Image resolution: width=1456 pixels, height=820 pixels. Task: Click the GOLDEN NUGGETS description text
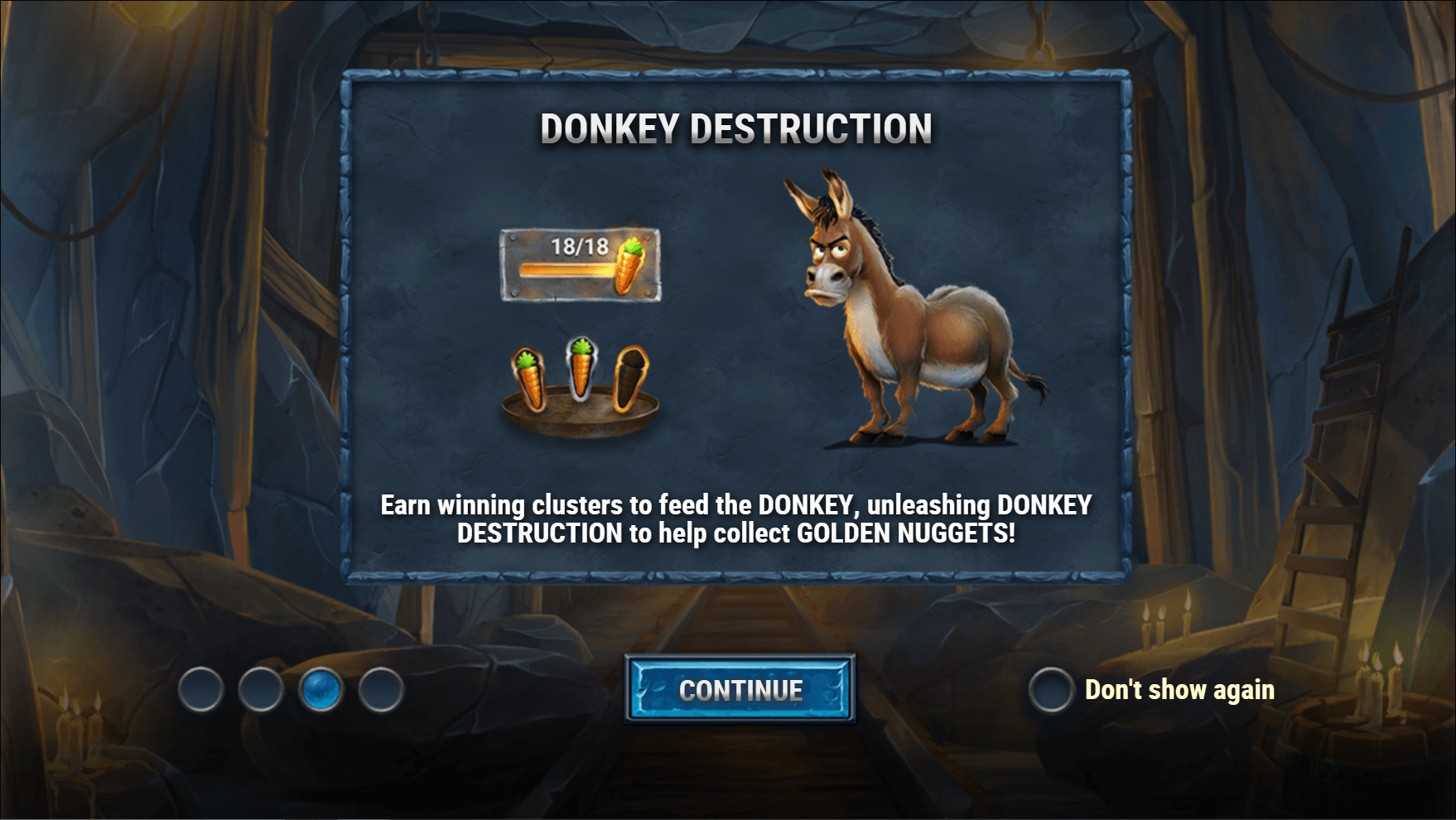pos(736,518)
